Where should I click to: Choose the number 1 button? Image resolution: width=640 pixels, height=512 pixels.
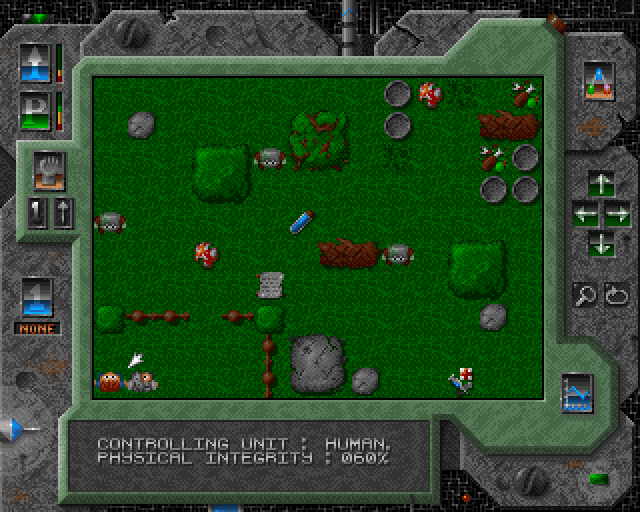(37, 213)
